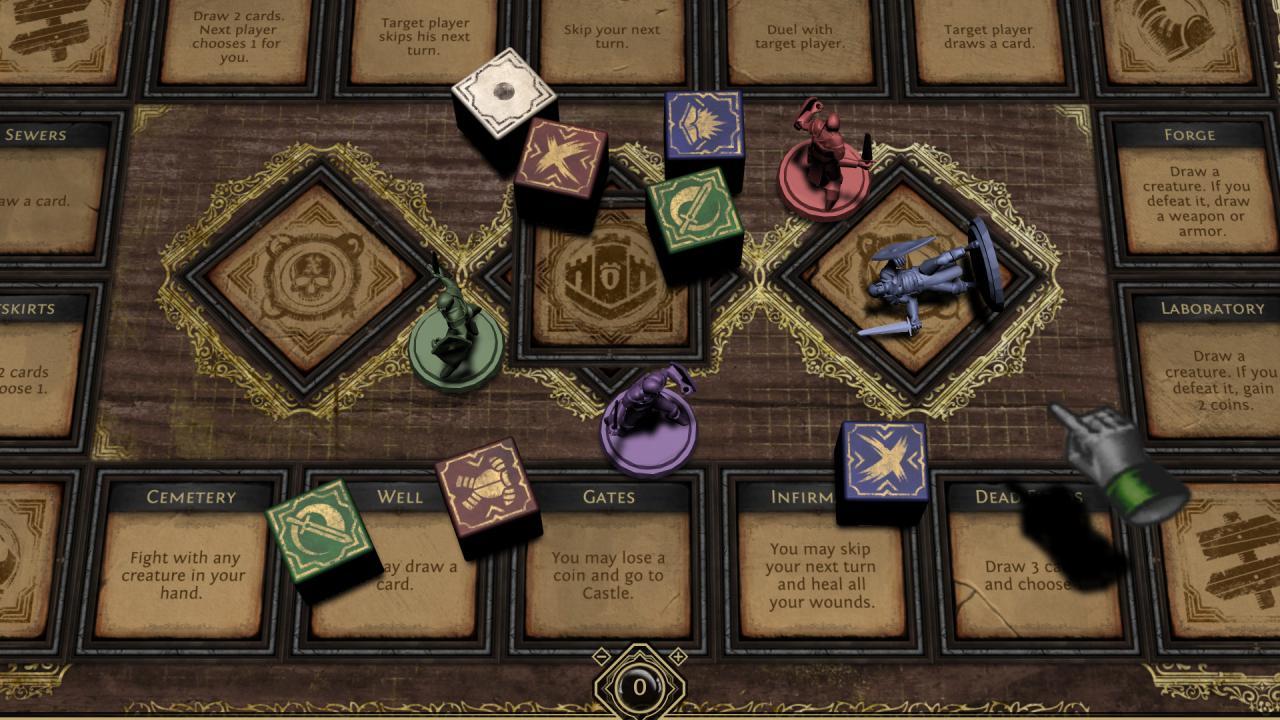Viewport: 1280px width, 720px height.
Task: Decrease the counter with the minus button
Action: 602,657
